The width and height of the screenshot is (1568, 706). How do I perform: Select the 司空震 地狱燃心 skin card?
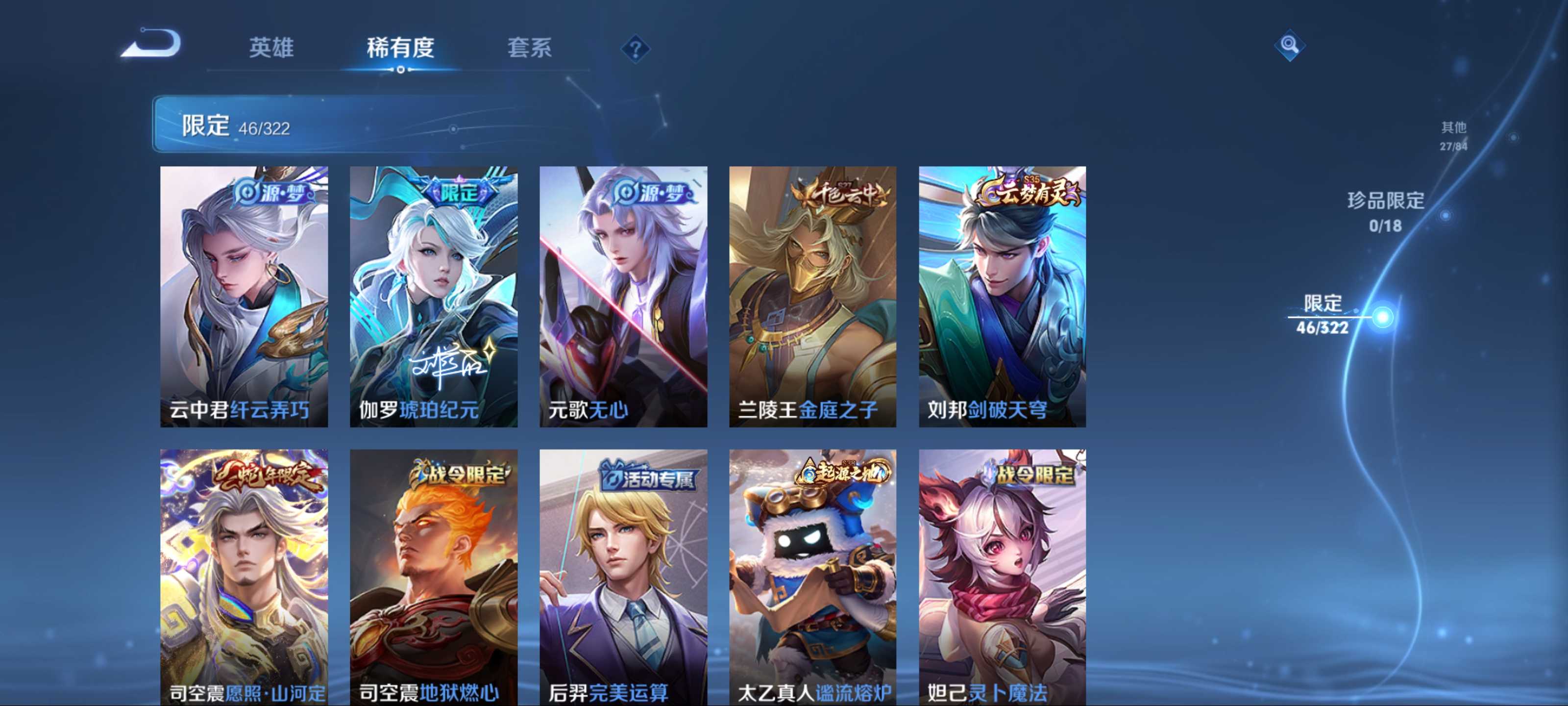tap(433, 577)
